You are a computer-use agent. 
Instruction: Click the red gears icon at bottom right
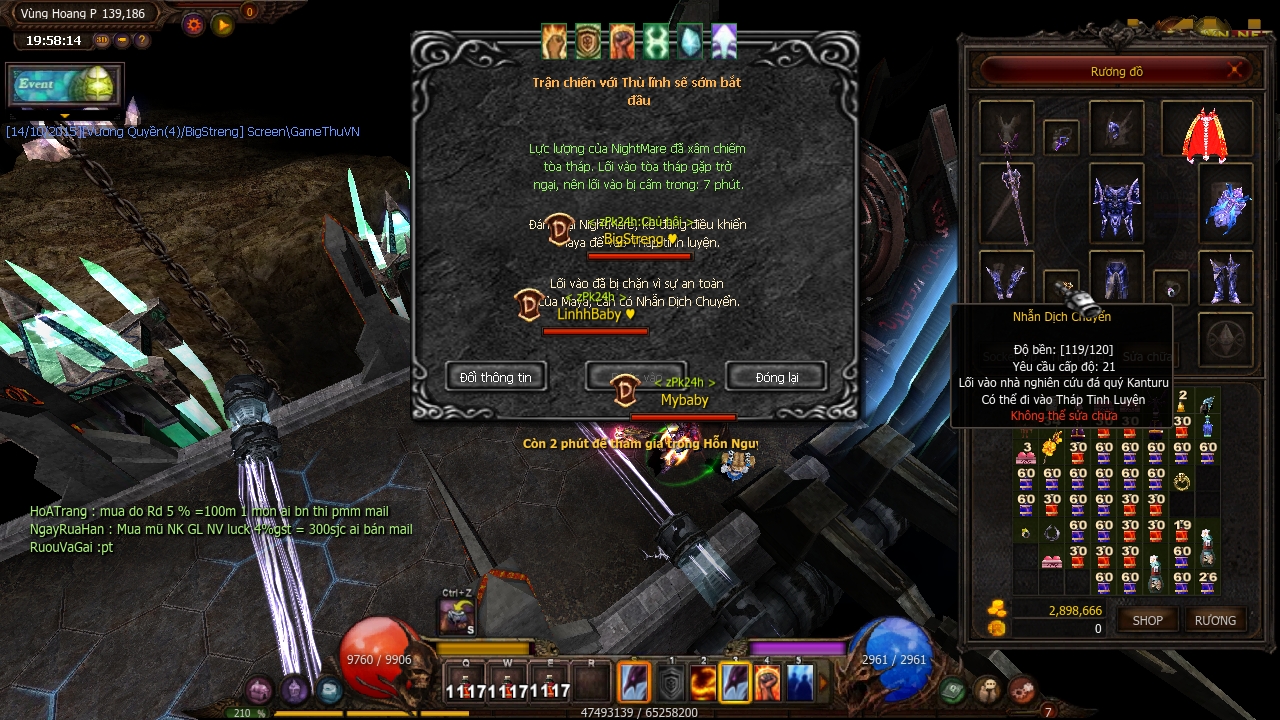tap(1022, 688)
